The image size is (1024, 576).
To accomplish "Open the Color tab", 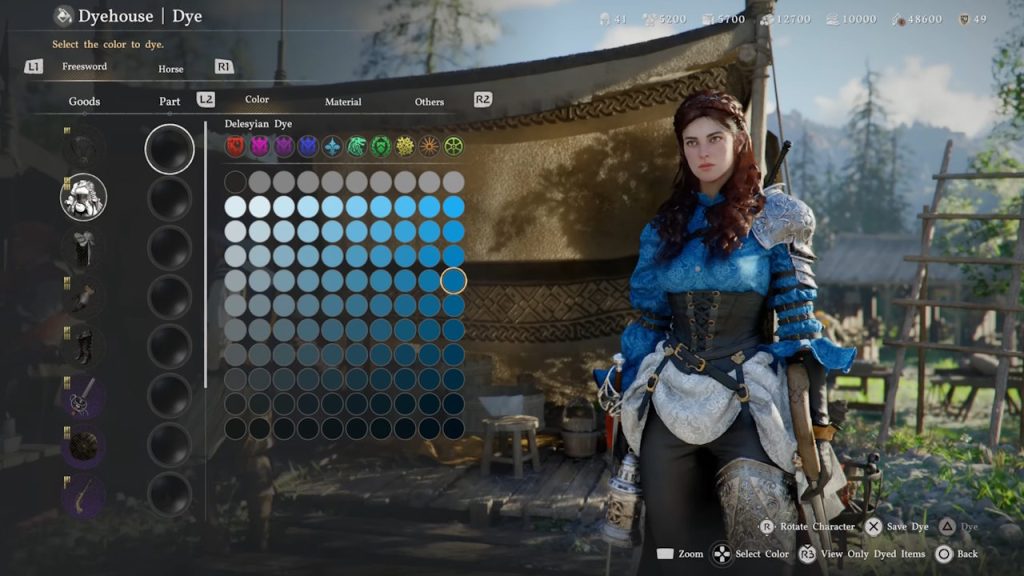I will point(257,100).
